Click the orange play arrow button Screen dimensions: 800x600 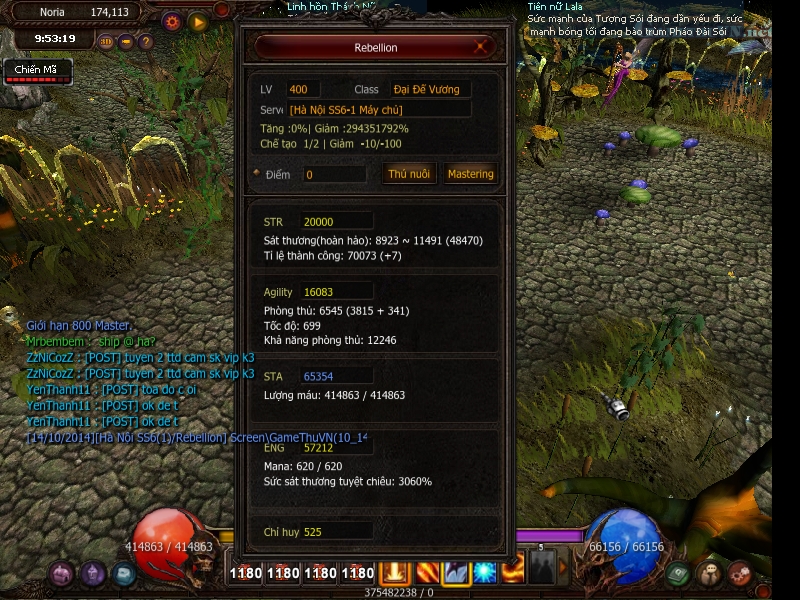tap(198, 21)
